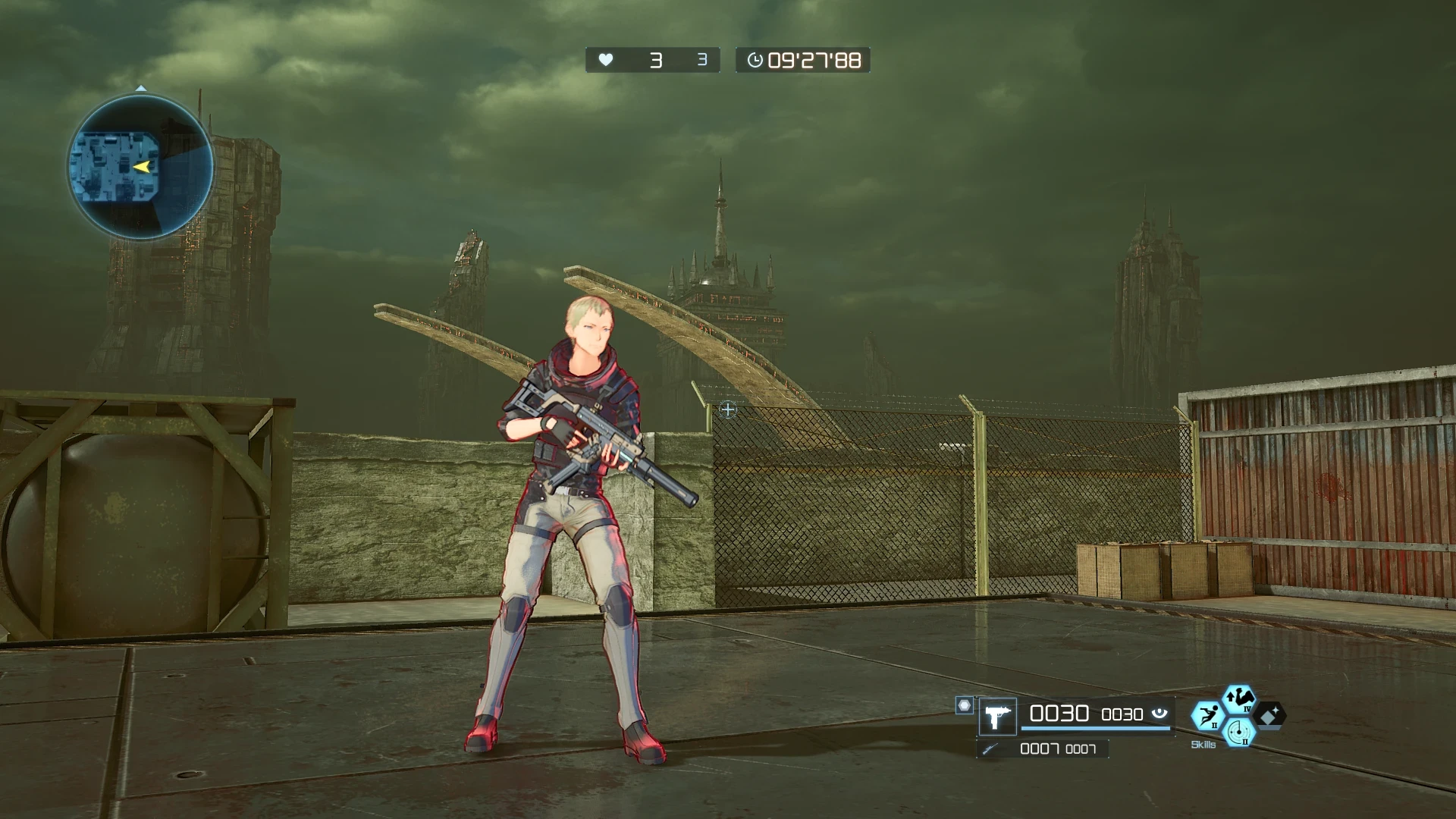Select the submachine gun weapon slot

pos(996,717)
